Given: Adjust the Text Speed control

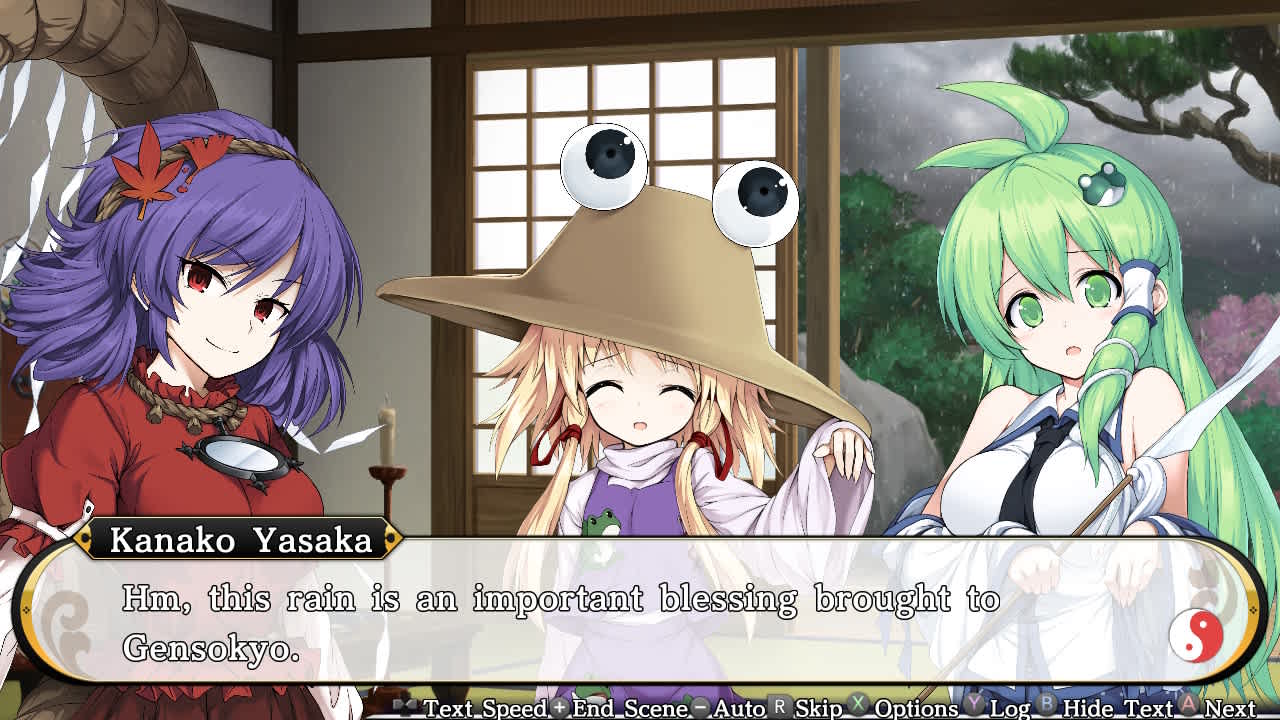Looking at the screenshot, I should click(489, 706).
